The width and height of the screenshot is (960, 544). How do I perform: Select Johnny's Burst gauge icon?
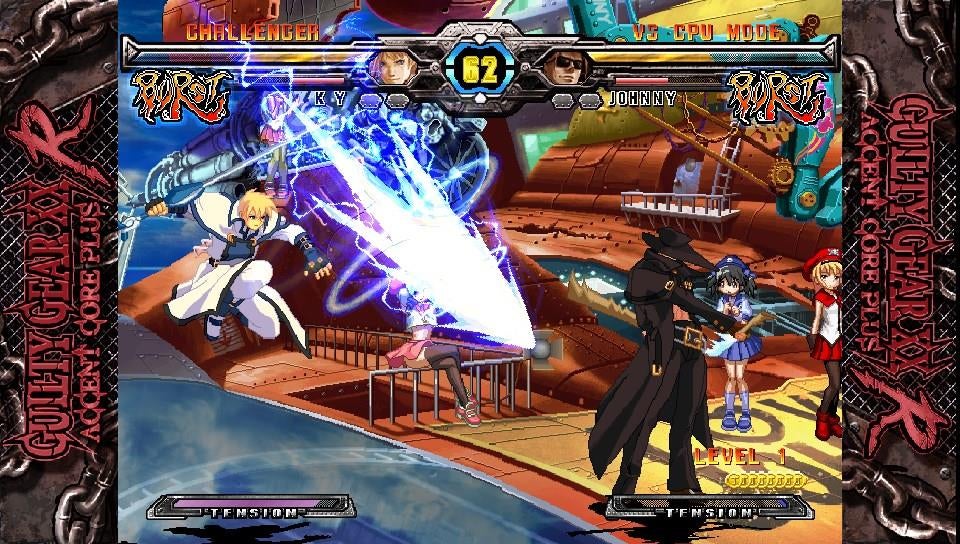point(777,96)
